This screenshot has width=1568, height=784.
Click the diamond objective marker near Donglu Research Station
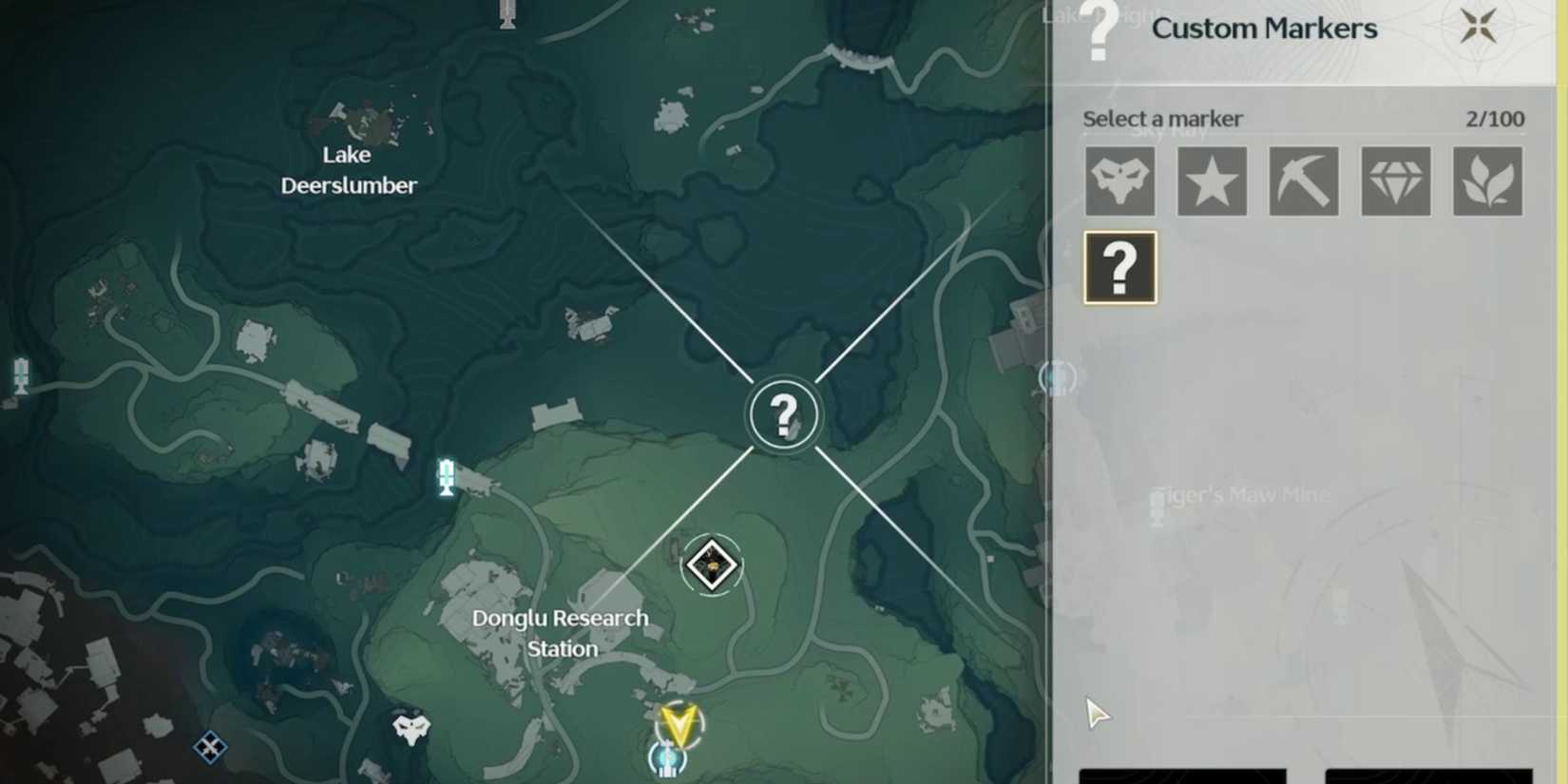point(711,565)
